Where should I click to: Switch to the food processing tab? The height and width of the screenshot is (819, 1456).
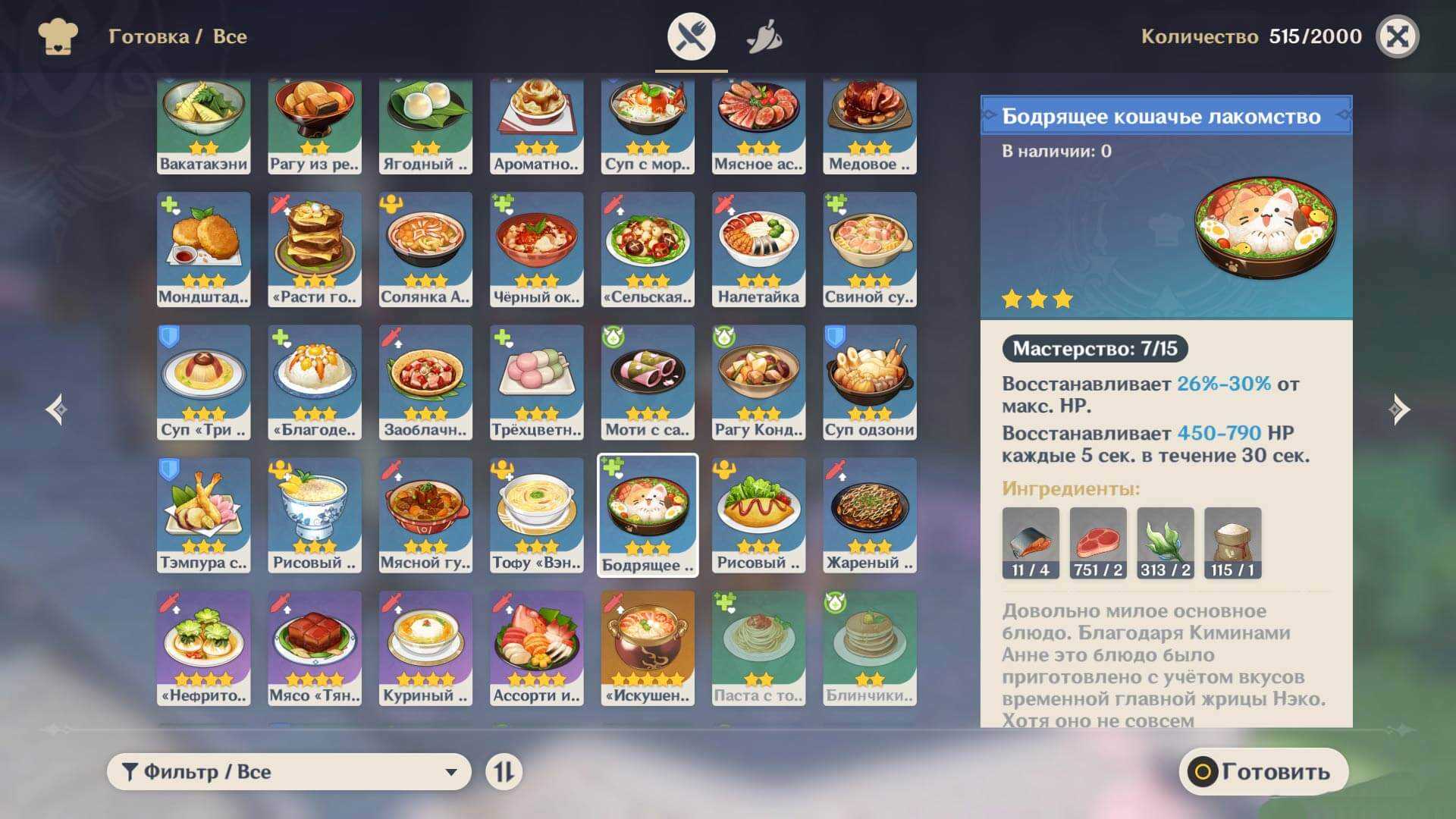pos(764,36)
